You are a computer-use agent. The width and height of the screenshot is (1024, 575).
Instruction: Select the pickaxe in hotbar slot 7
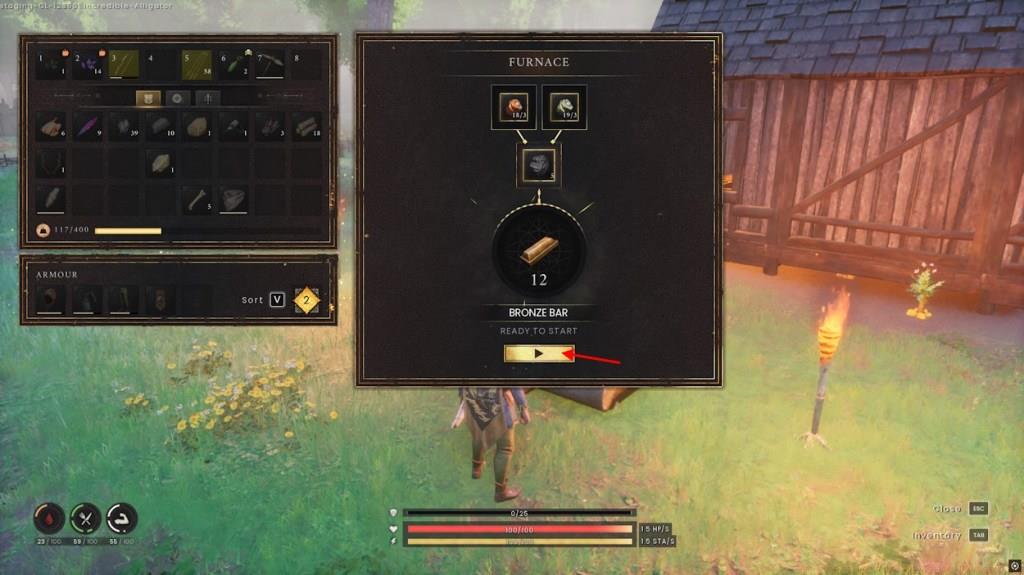click(x=271, y=64)
